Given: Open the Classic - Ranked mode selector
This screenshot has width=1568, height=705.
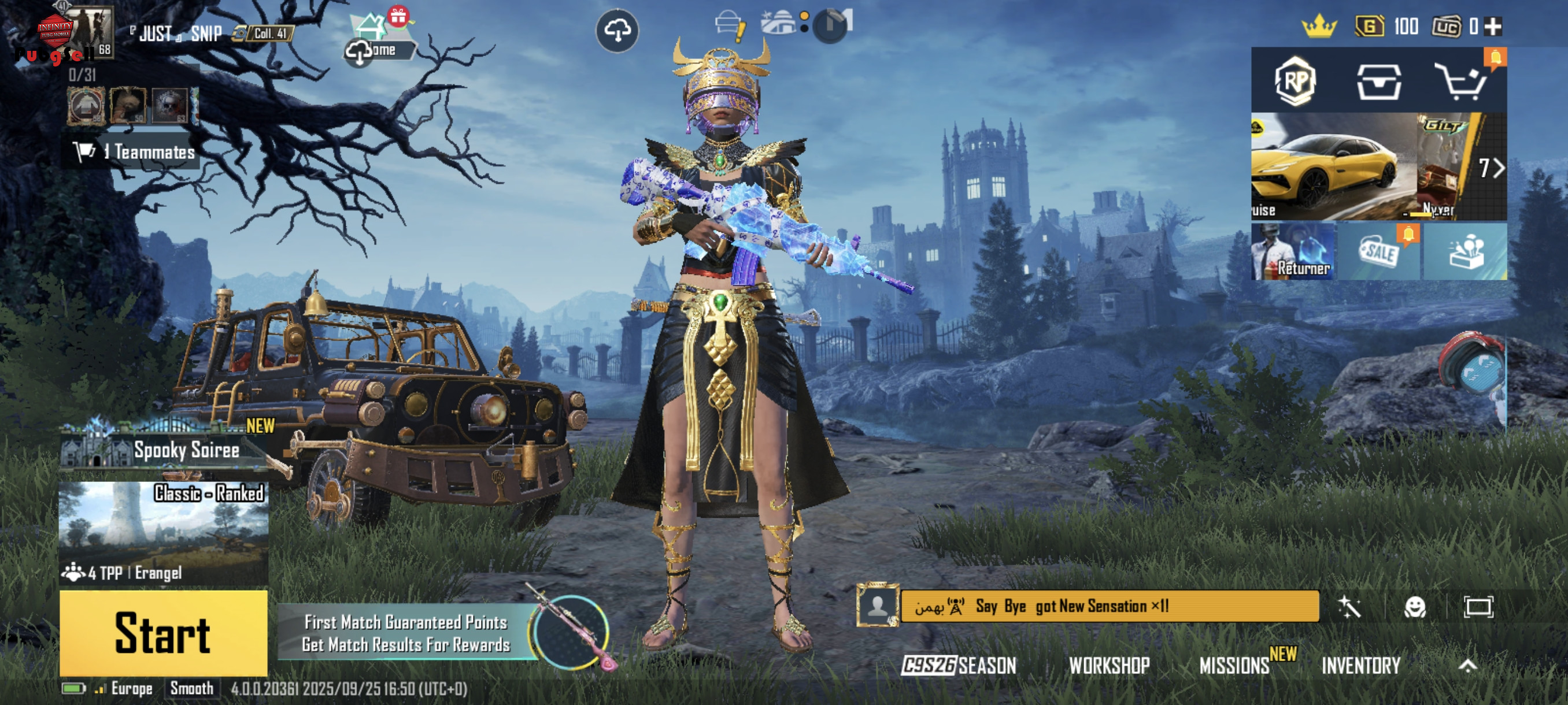Looking at the screenshot, I should (163, 532).
